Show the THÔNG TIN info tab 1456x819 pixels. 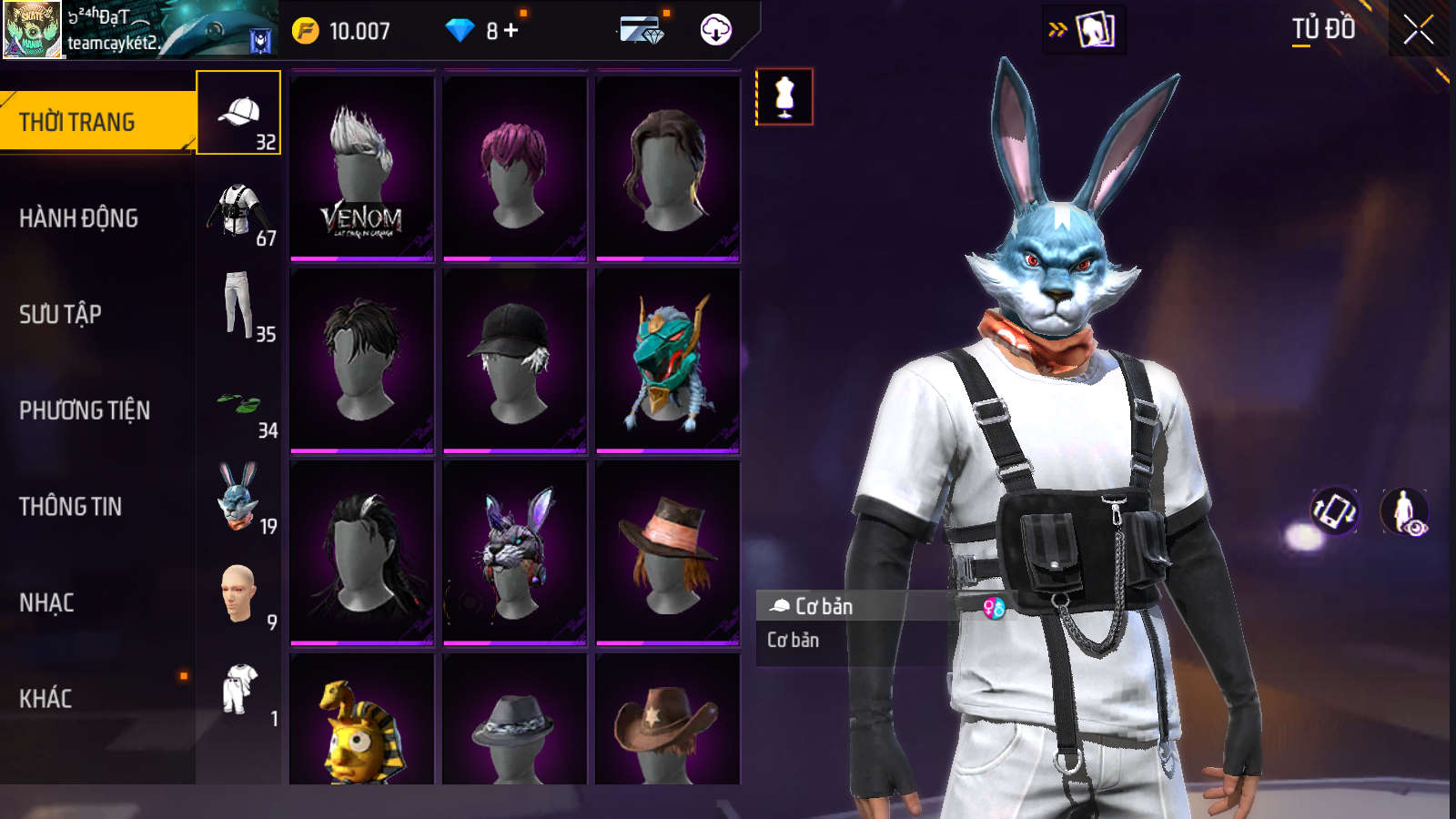coord(70,507)
